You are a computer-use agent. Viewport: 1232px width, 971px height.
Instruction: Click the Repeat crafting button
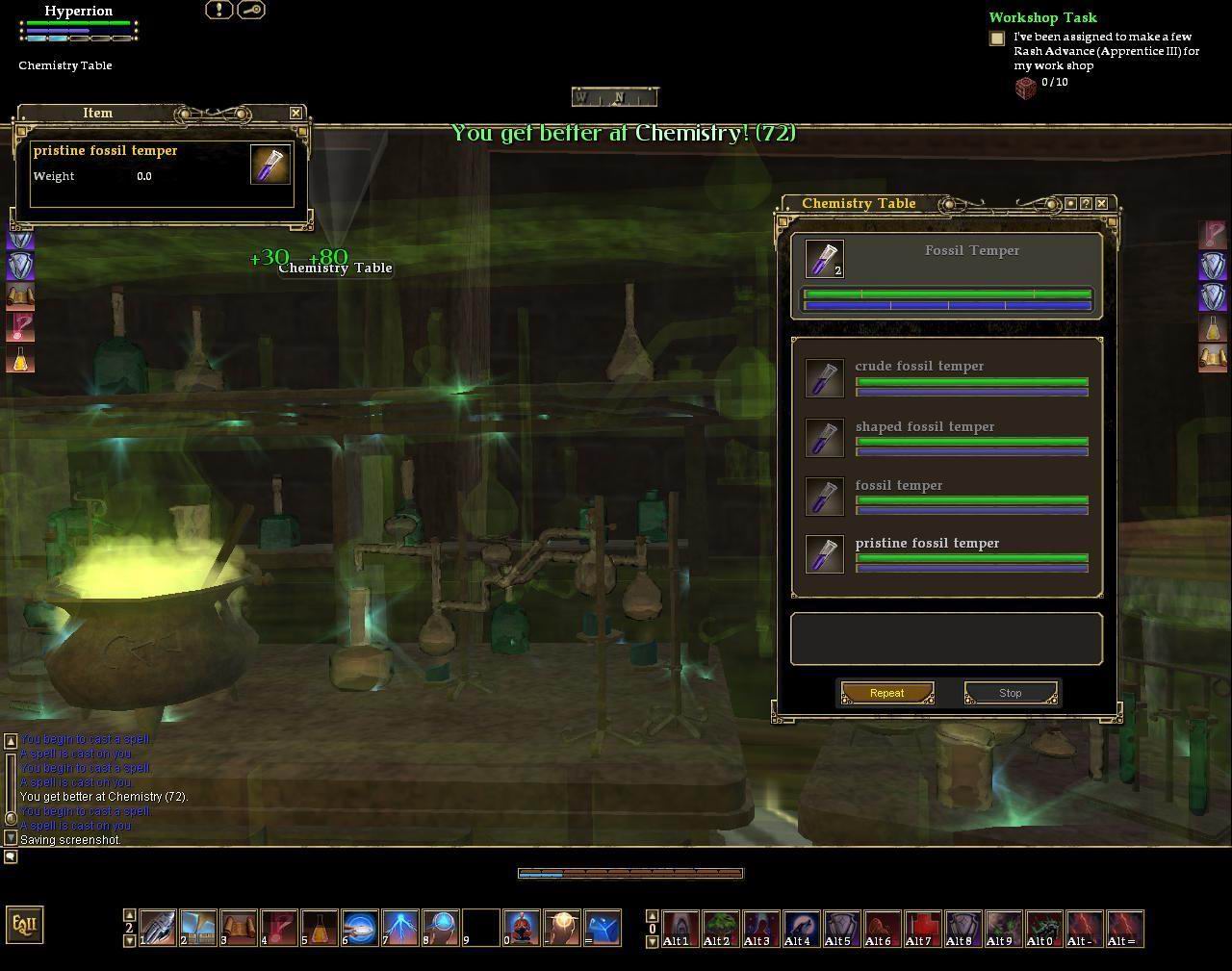click(x=886, y=693)
